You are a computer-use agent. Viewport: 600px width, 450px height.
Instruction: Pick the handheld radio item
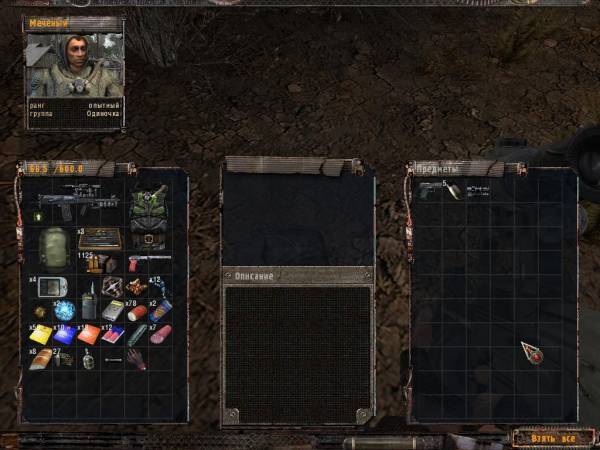87,303
